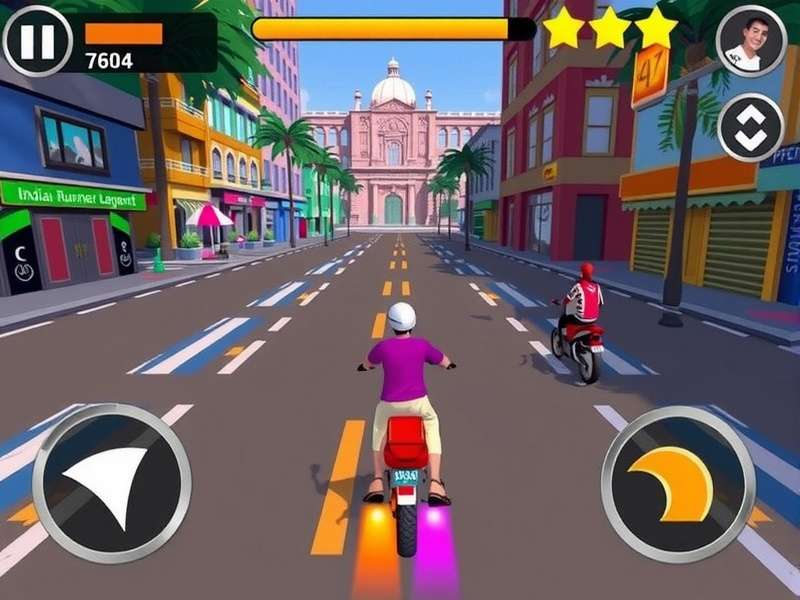Tap the up-down chevron button
Viewport: 800px width, 600px height.
pos(751,127)
